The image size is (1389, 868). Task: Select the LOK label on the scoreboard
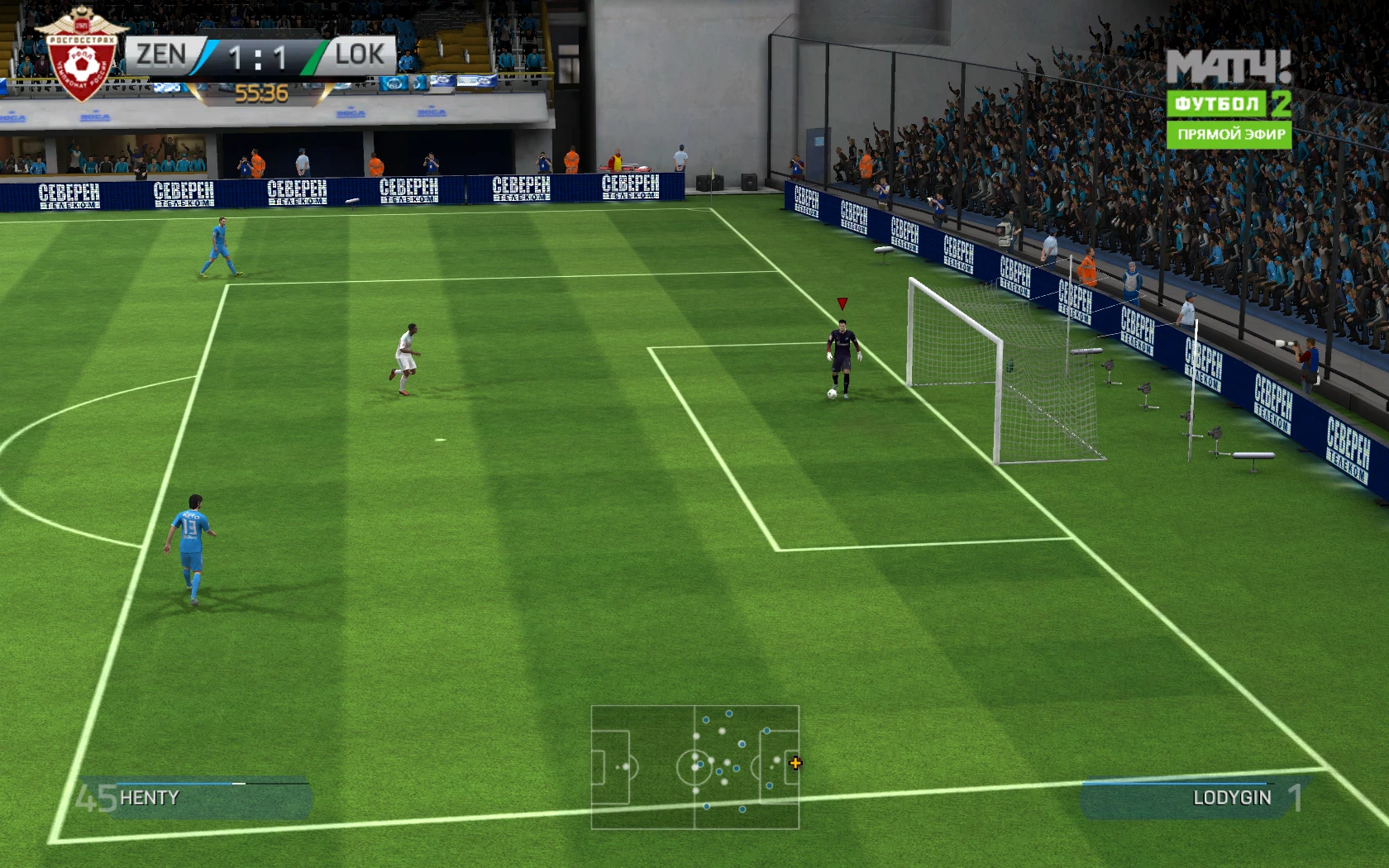[x=360, y=55]
